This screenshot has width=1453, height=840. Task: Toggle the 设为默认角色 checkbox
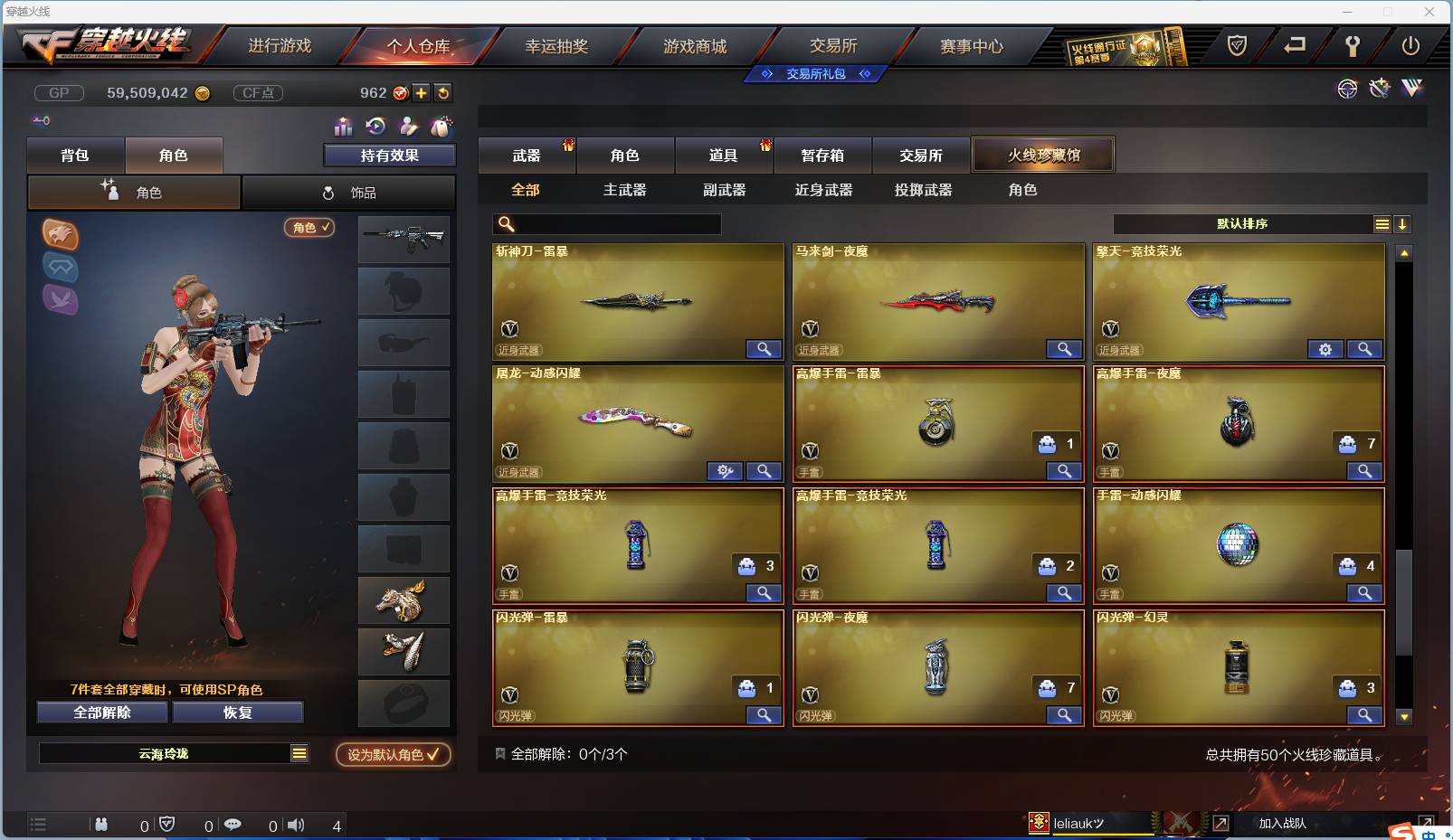pyautogui.click(x=432, y=756)
